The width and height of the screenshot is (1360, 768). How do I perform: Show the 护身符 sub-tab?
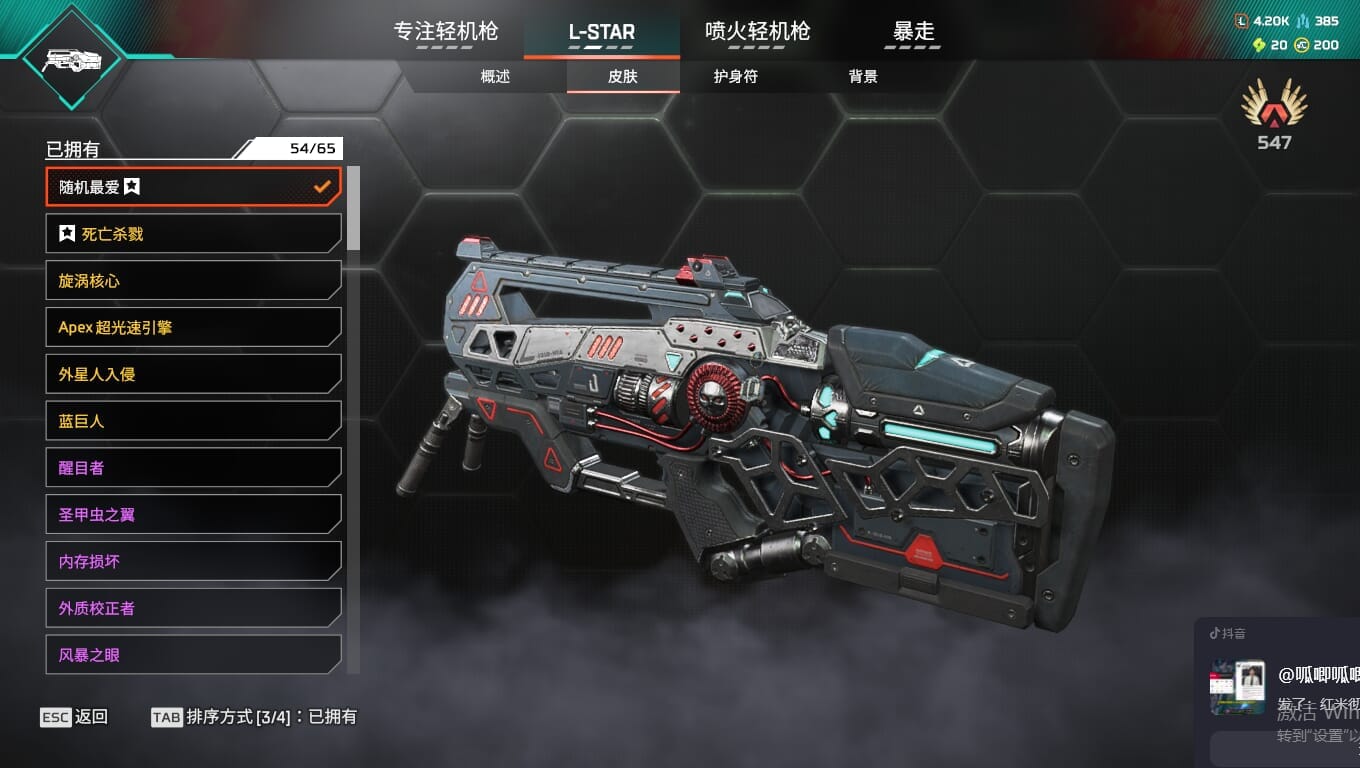(735, 76)
